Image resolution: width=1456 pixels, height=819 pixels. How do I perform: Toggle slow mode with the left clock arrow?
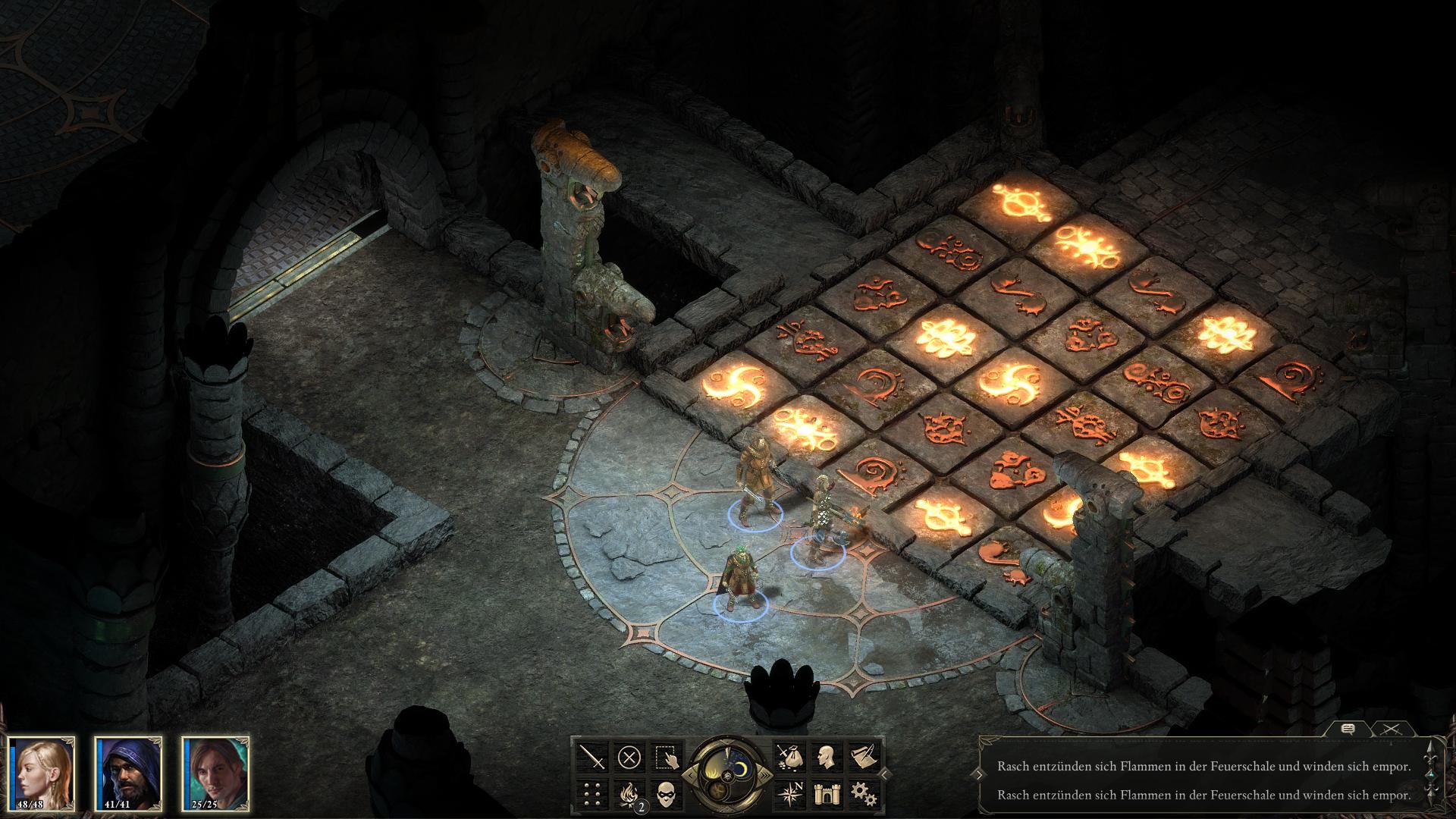pos(690,775)
